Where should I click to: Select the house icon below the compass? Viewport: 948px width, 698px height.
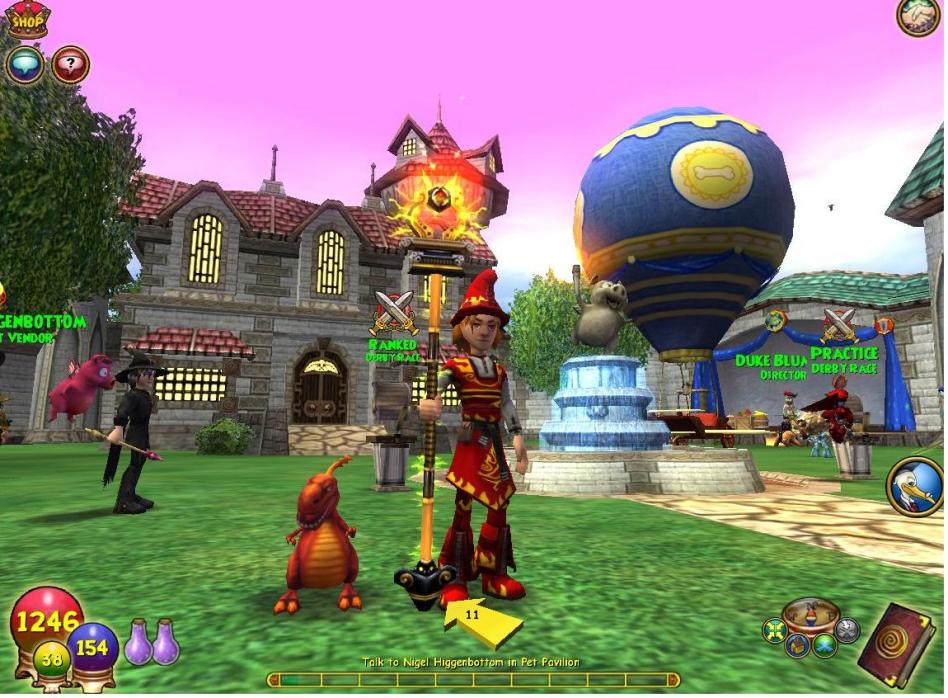click(797, 645)
